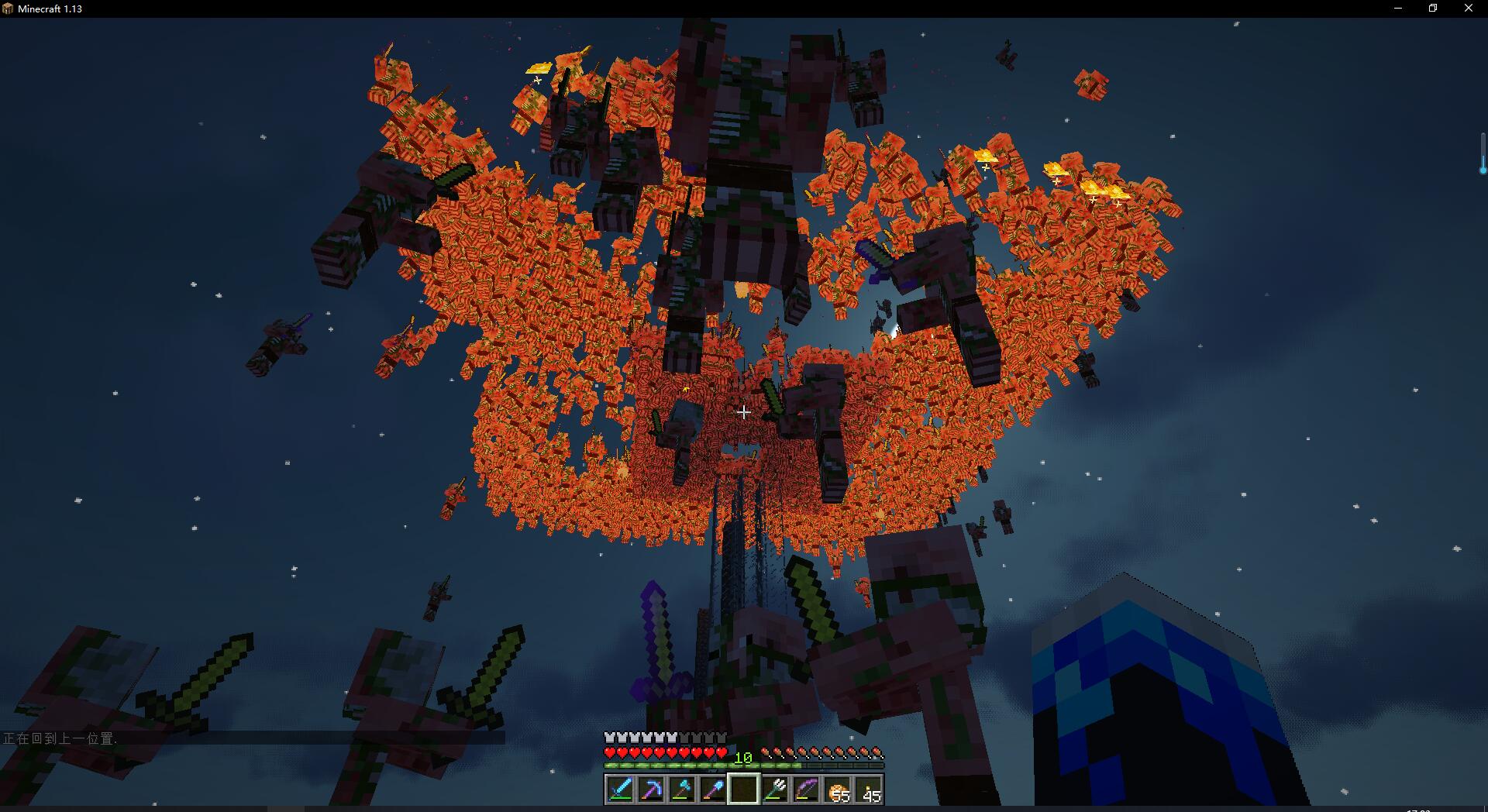Select the enchanted bow hotbar slot
The image size is (1488, 812).
(x=806, y=790)
